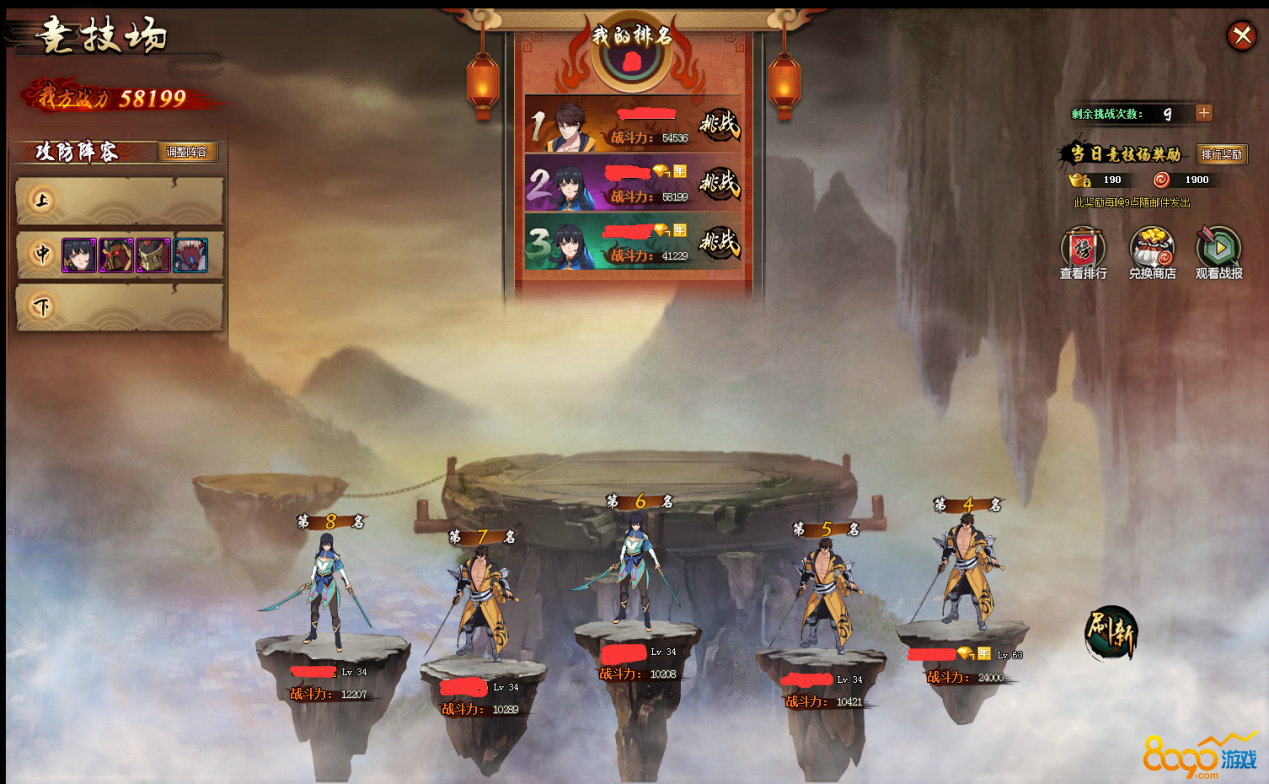This screenshot has height=784, width=1269.
Task: Challenge the rank 2 opponent (挑战)
Action: 719,183
